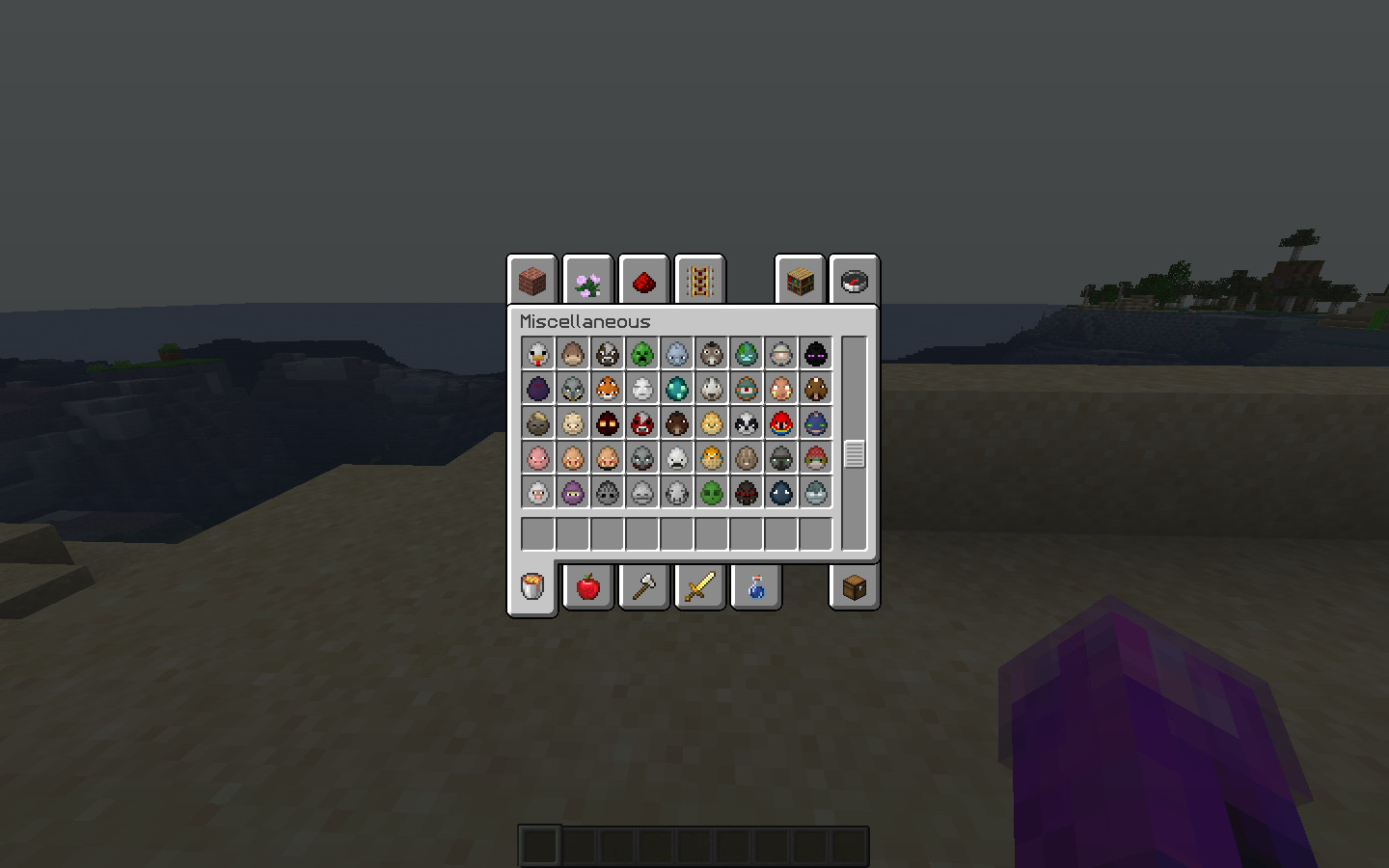This screenshot has width=1389, height=868.
Task: Select the Sheep spawn egg
Action: [537, 492]
